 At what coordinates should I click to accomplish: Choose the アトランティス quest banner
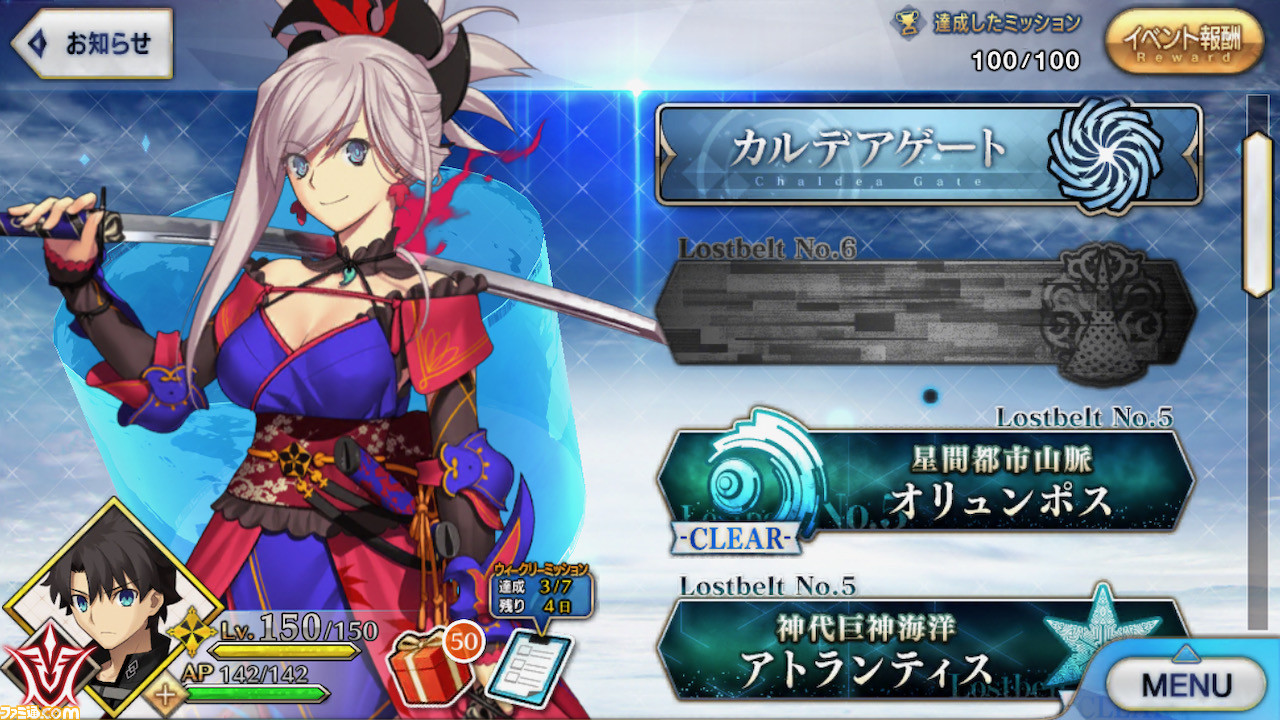[900, 650]
